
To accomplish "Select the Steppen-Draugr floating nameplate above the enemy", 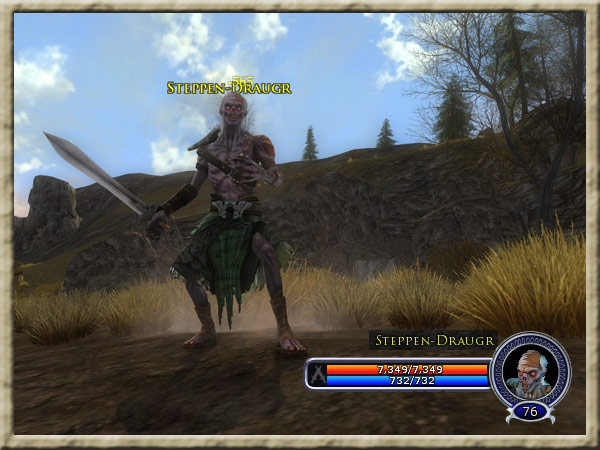I will 229,88.
